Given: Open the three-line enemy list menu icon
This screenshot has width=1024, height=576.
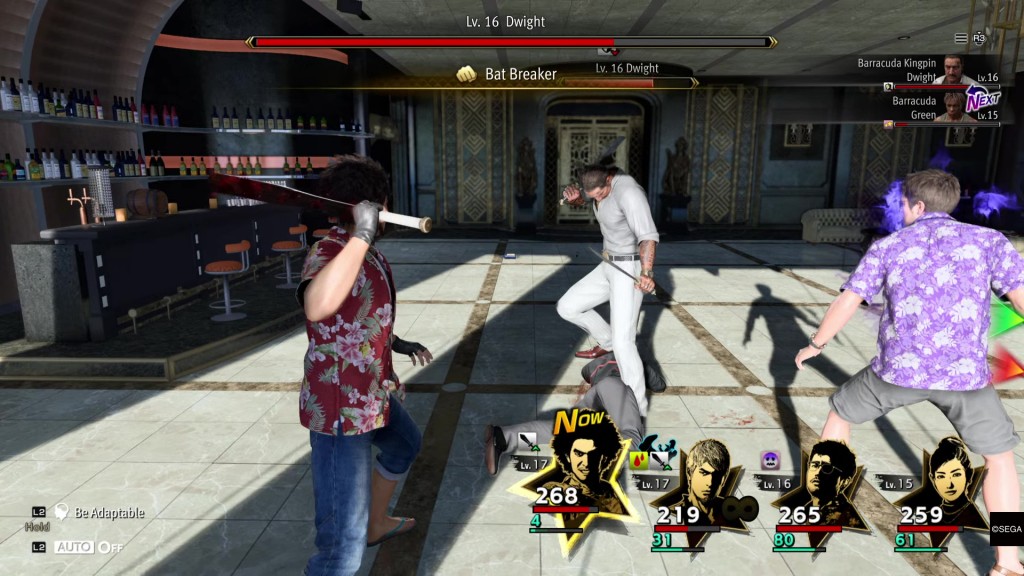Looking at the screenshot, I should 961,38.
